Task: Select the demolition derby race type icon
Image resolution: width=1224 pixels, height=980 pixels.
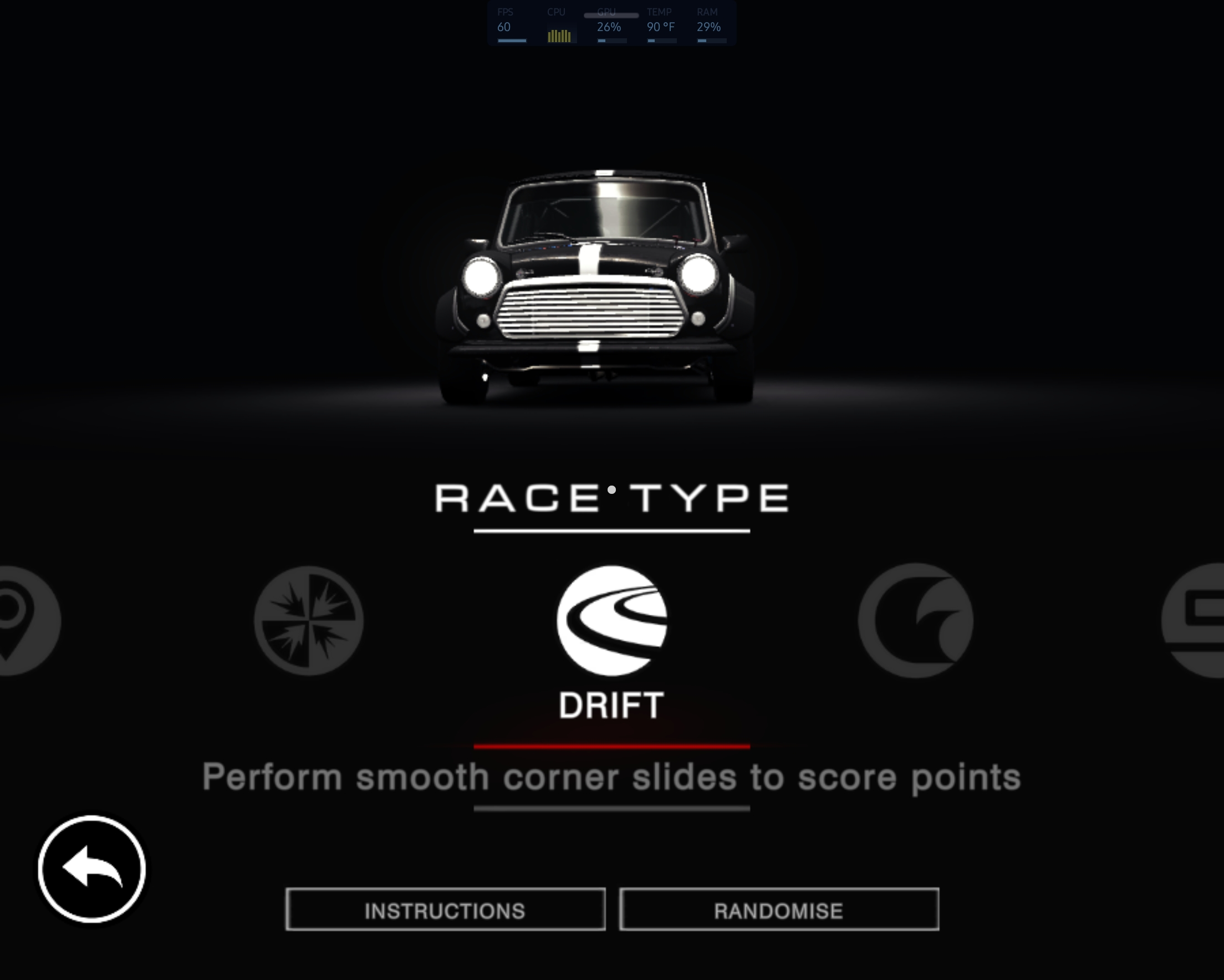Action: pyautogui.click(x=309, y=622)
